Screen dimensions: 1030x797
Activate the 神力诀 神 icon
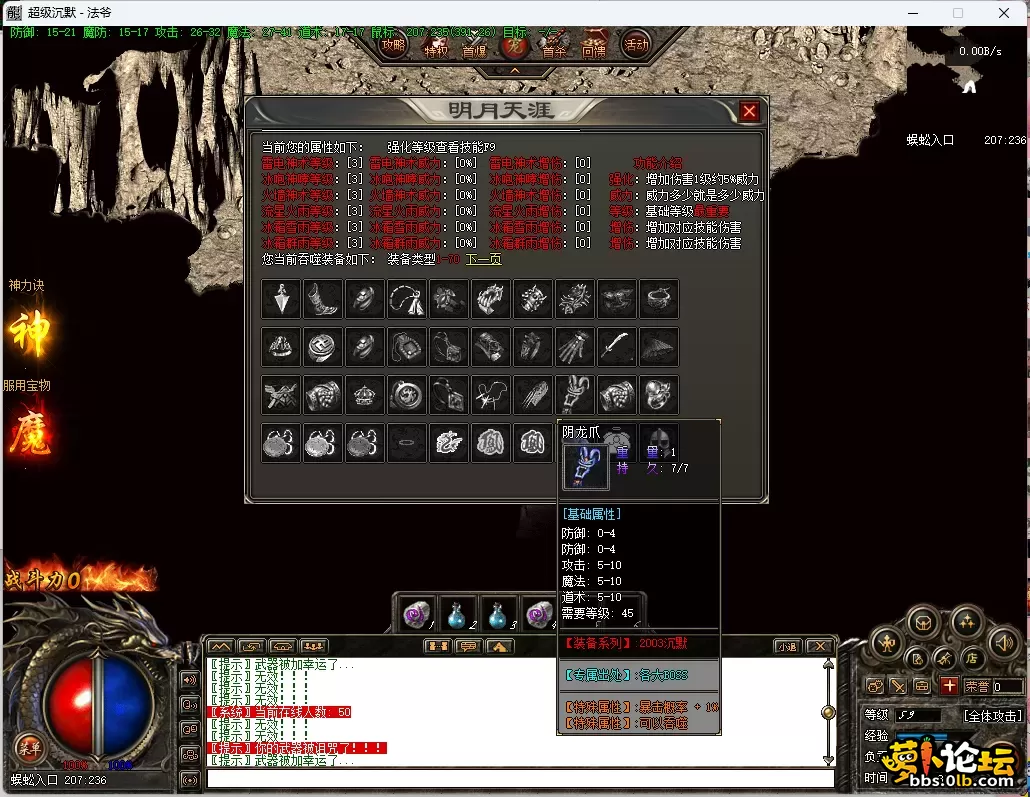click(x=29, y=333)
